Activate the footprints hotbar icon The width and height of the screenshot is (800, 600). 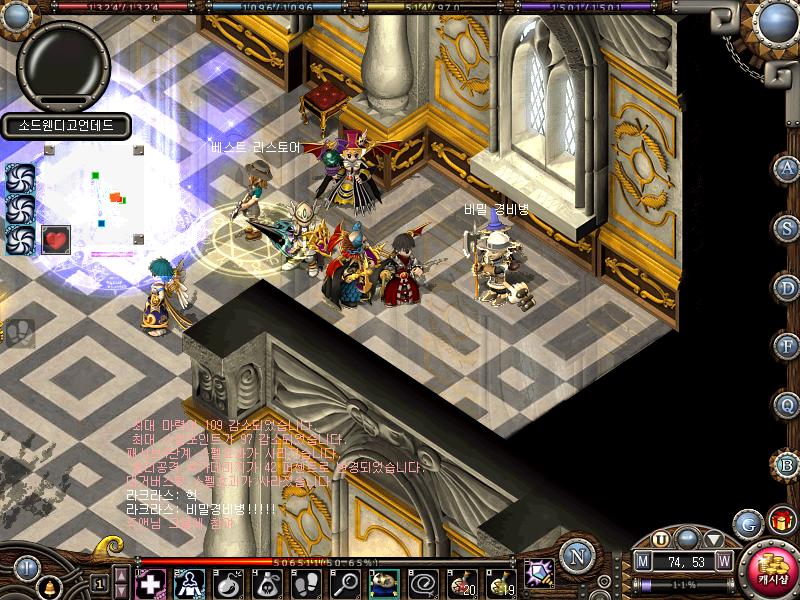click(306, 582)
